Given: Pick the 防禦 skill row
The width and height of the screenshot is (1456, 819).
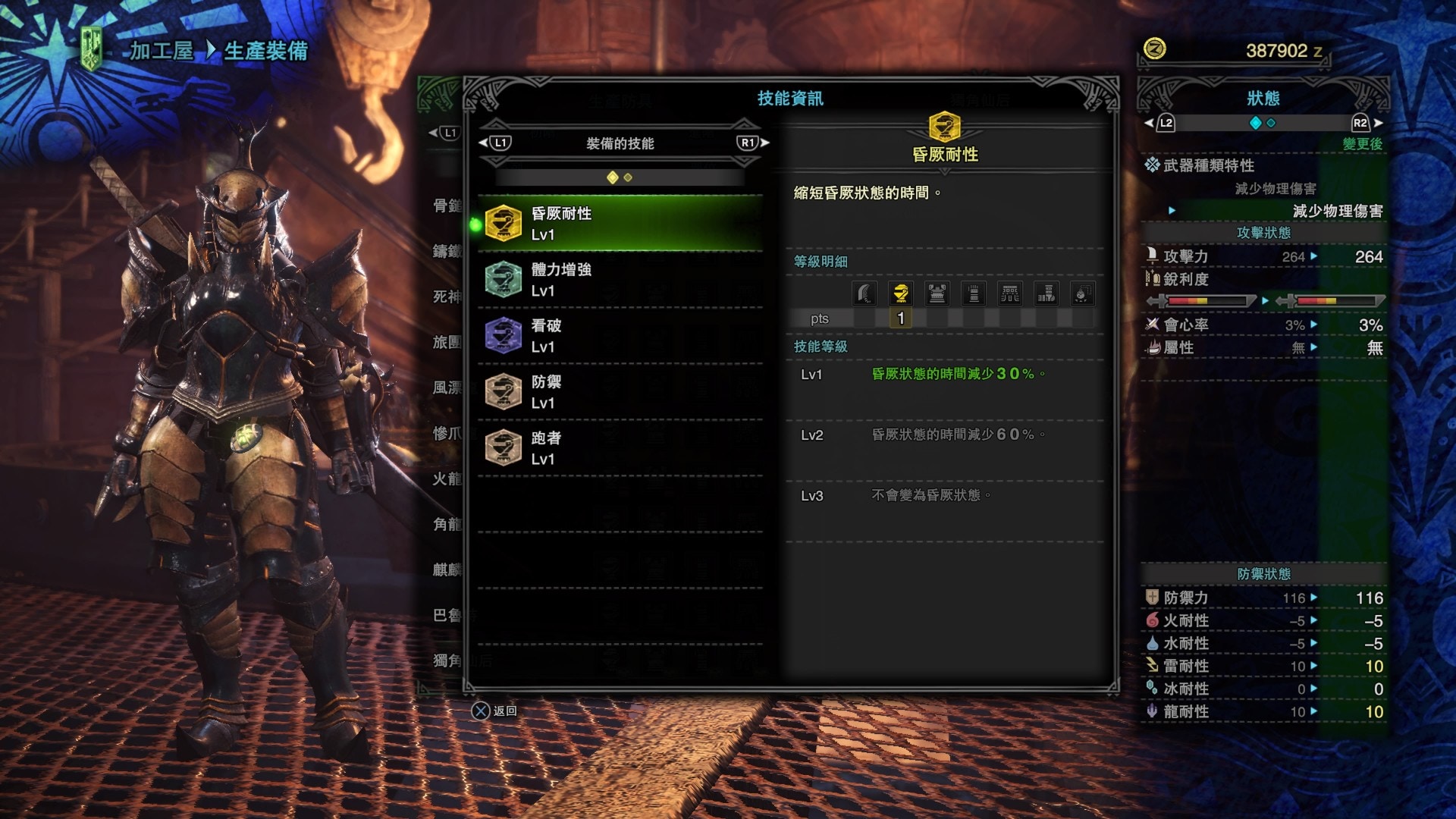Looking at the screenshot, I should click(620, 392).
